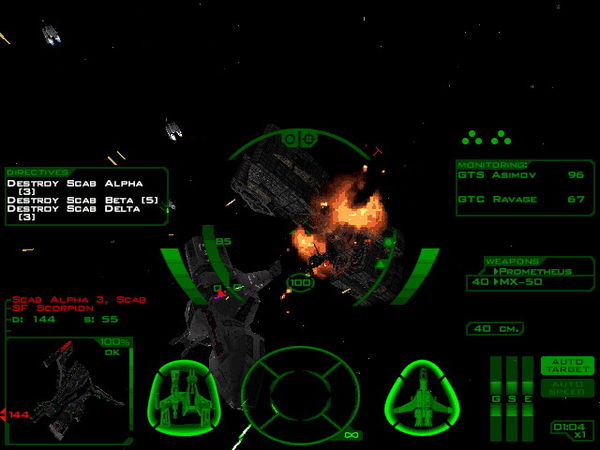This screenshot has width=600, height=450.
Task: Click the target's shield status icon
Action: click(187, 391)
